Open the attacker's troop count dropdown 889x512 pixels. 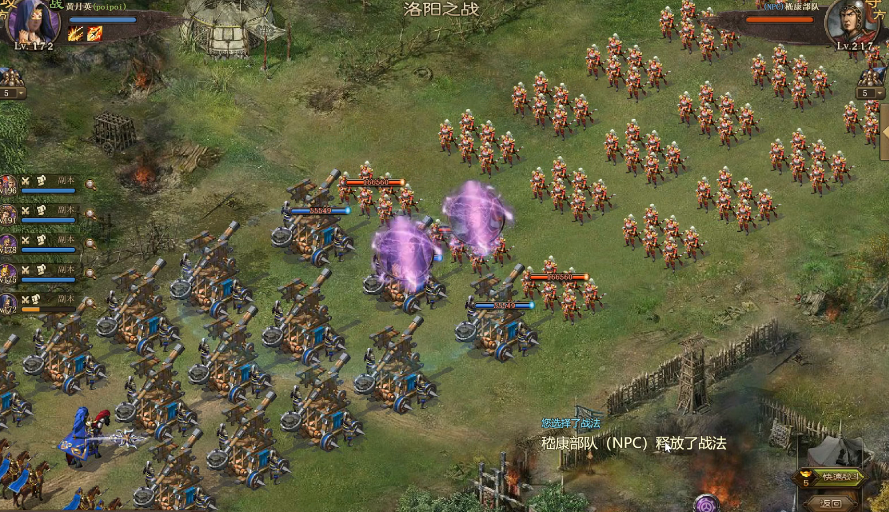coord(12,93)
